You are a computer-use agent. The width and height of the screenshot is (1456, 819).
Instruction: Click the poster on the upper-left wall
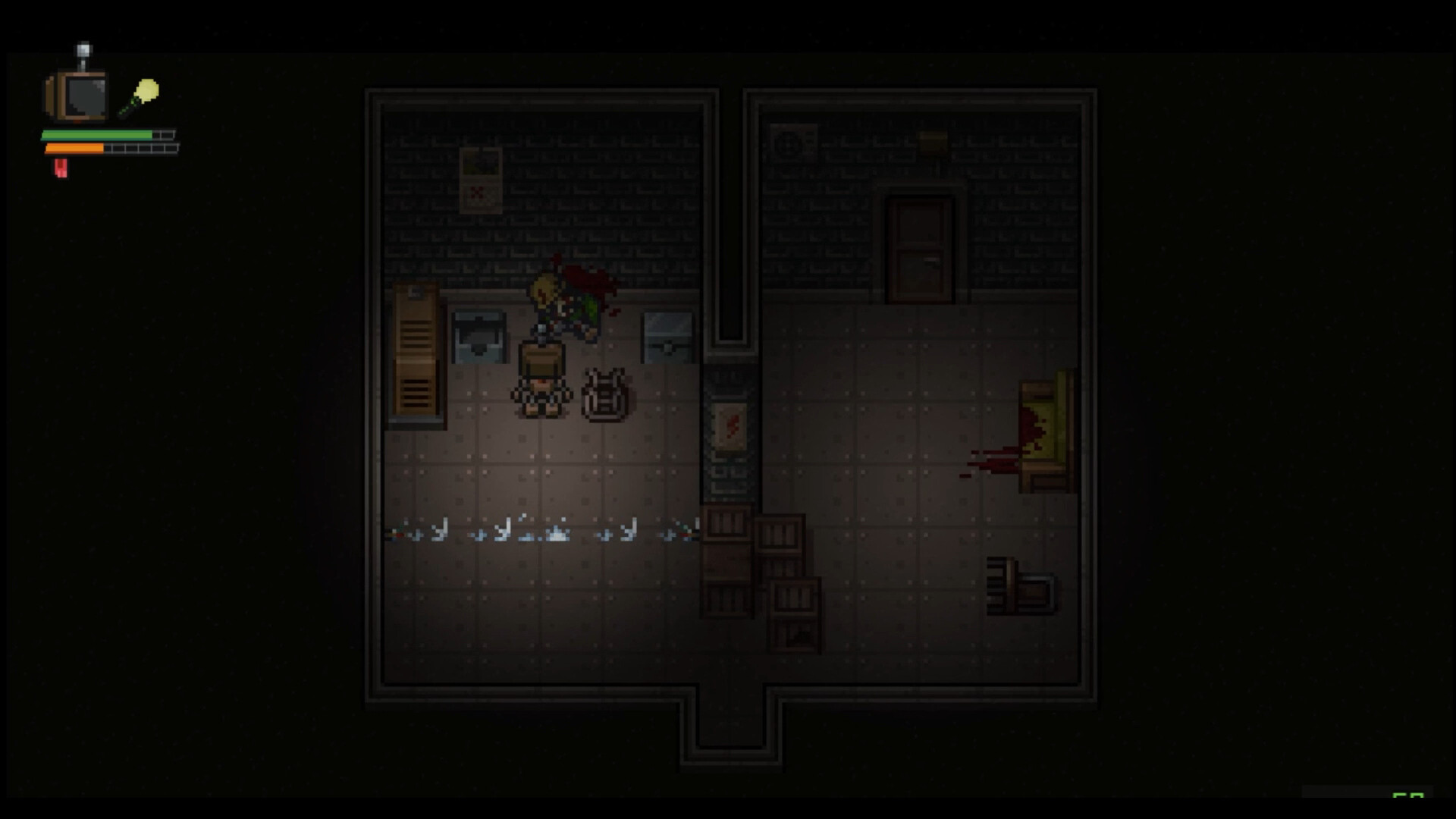pos(481,182)
